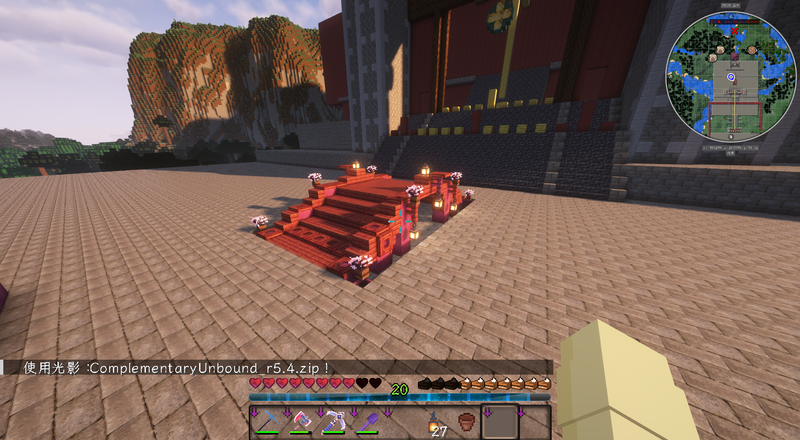Select the sword hotbar slot
The image size is (800, 440).
267,422
